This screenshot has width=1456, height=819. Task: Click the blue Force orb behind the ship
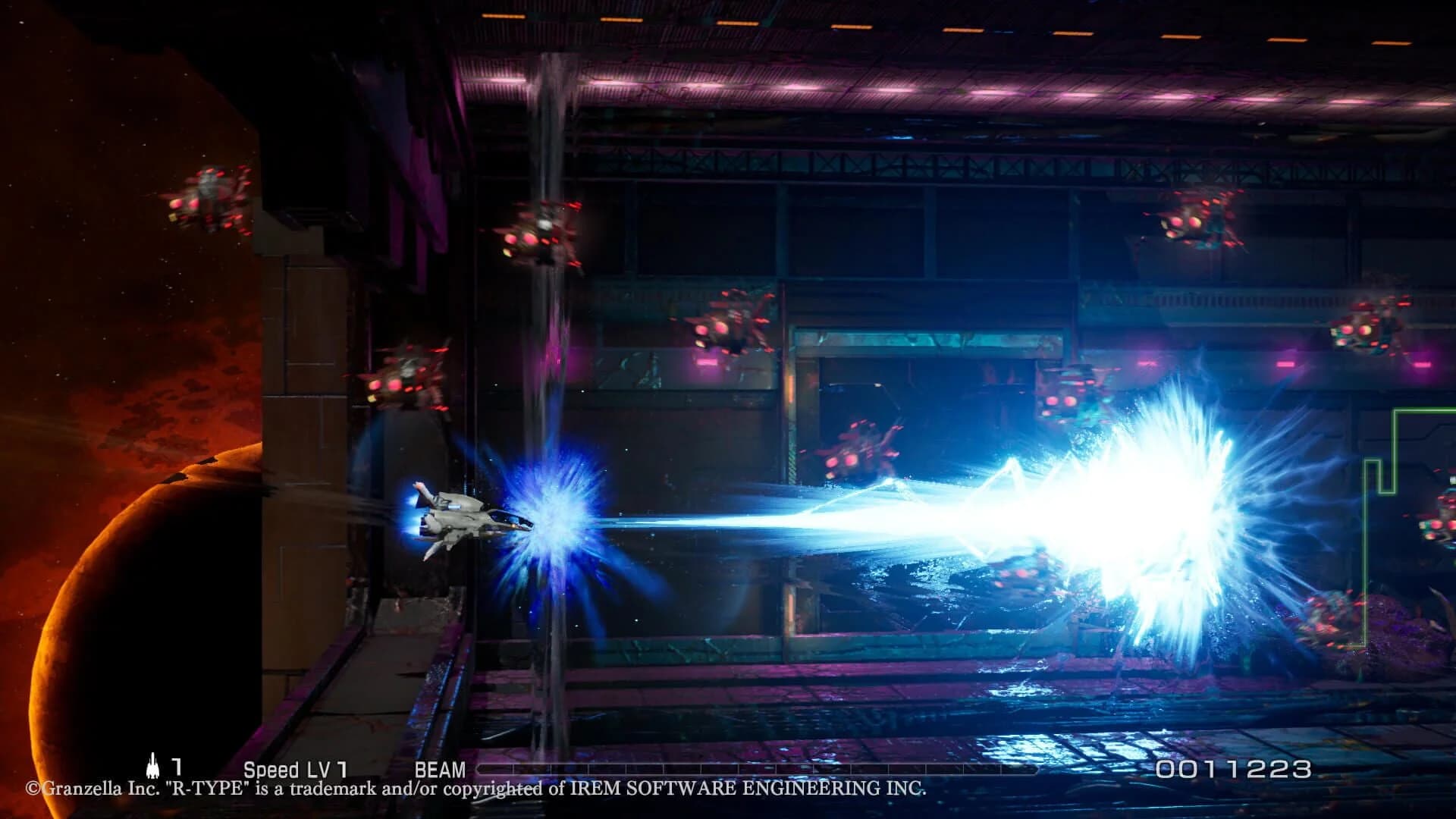point(546,523)
